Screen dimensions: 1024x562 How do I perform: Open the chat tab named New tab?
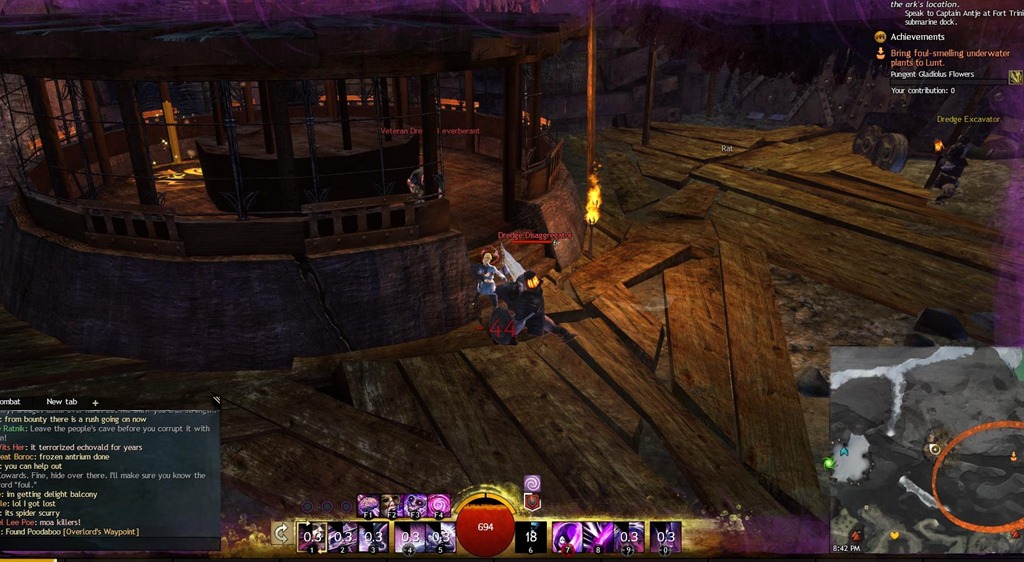[61, 402]
